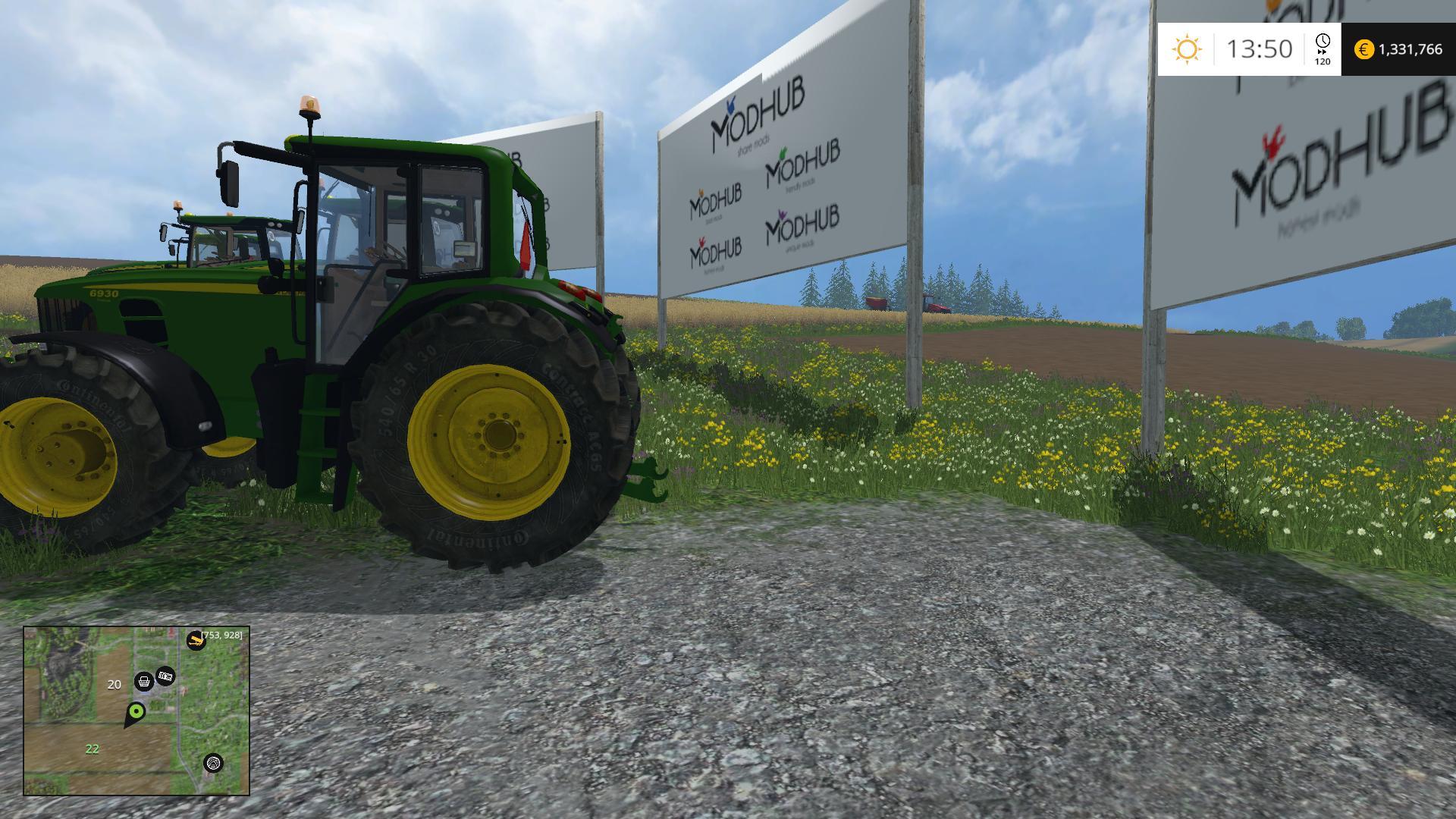Click the field number 20 label

point(114,683)
